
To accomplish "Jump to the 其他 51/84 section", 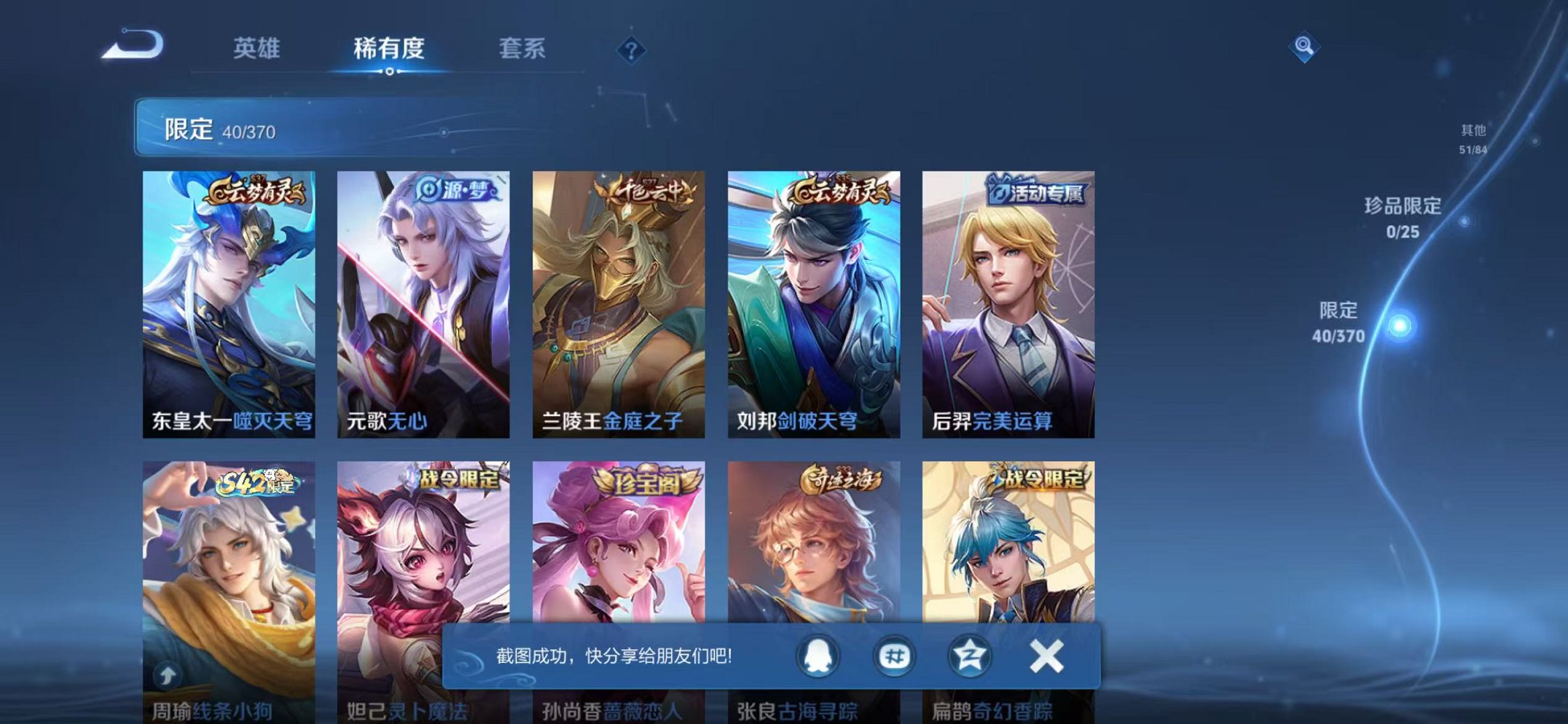I will click(1473, 137).
